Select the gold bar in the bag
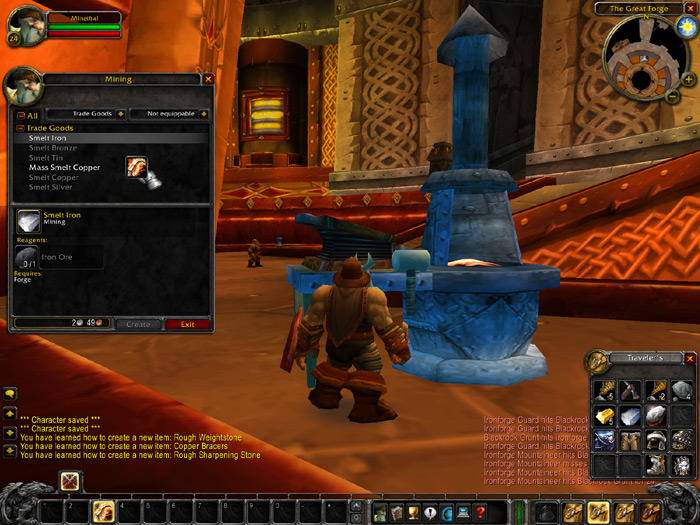Viewport: 700px width, 525px height. [x=604, y=415]
